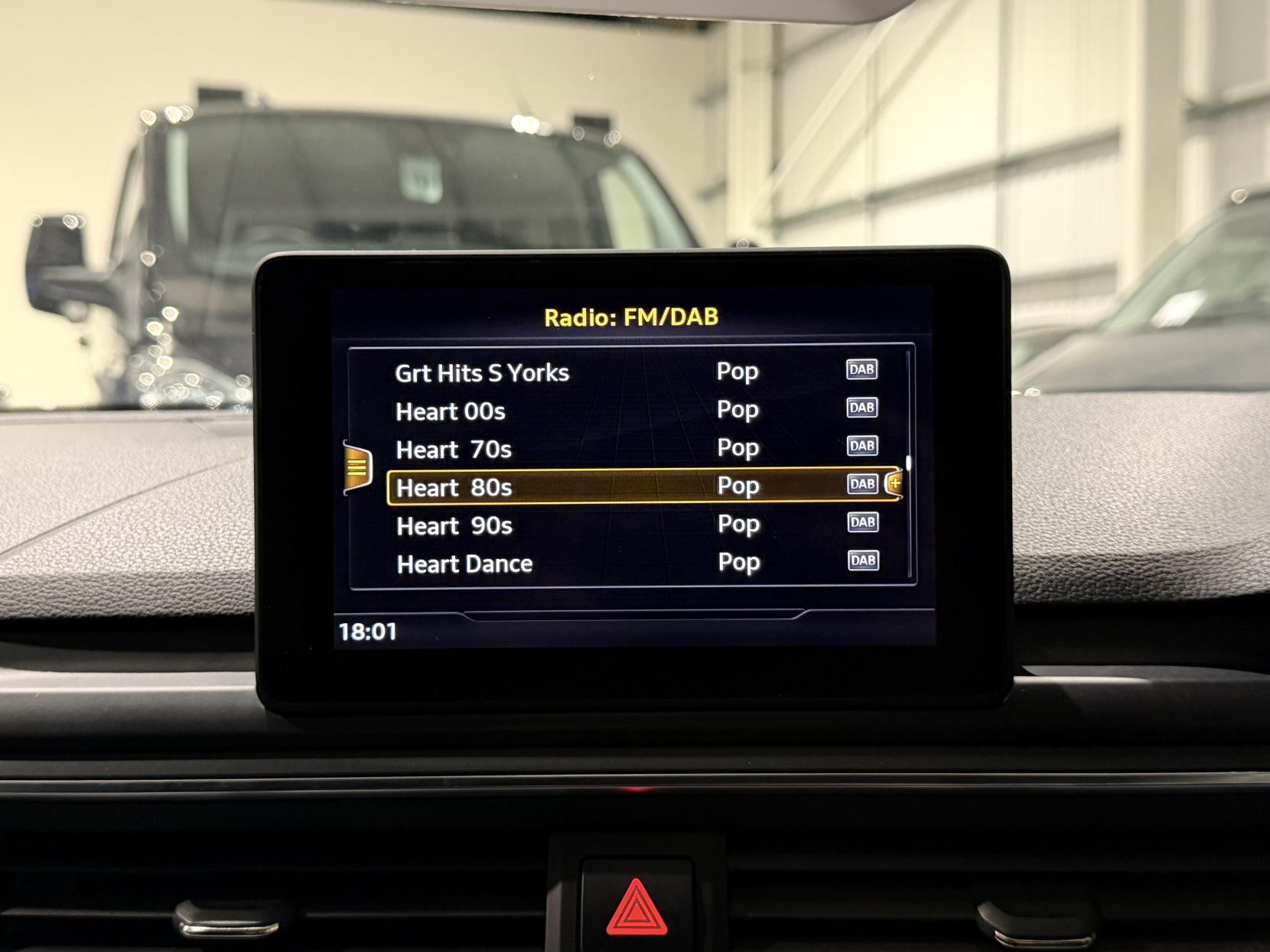Image resolution: width=1270 pixels, height=952 pixels.
Task: Open the yellow side menu tab
Action: coord(357,467)
